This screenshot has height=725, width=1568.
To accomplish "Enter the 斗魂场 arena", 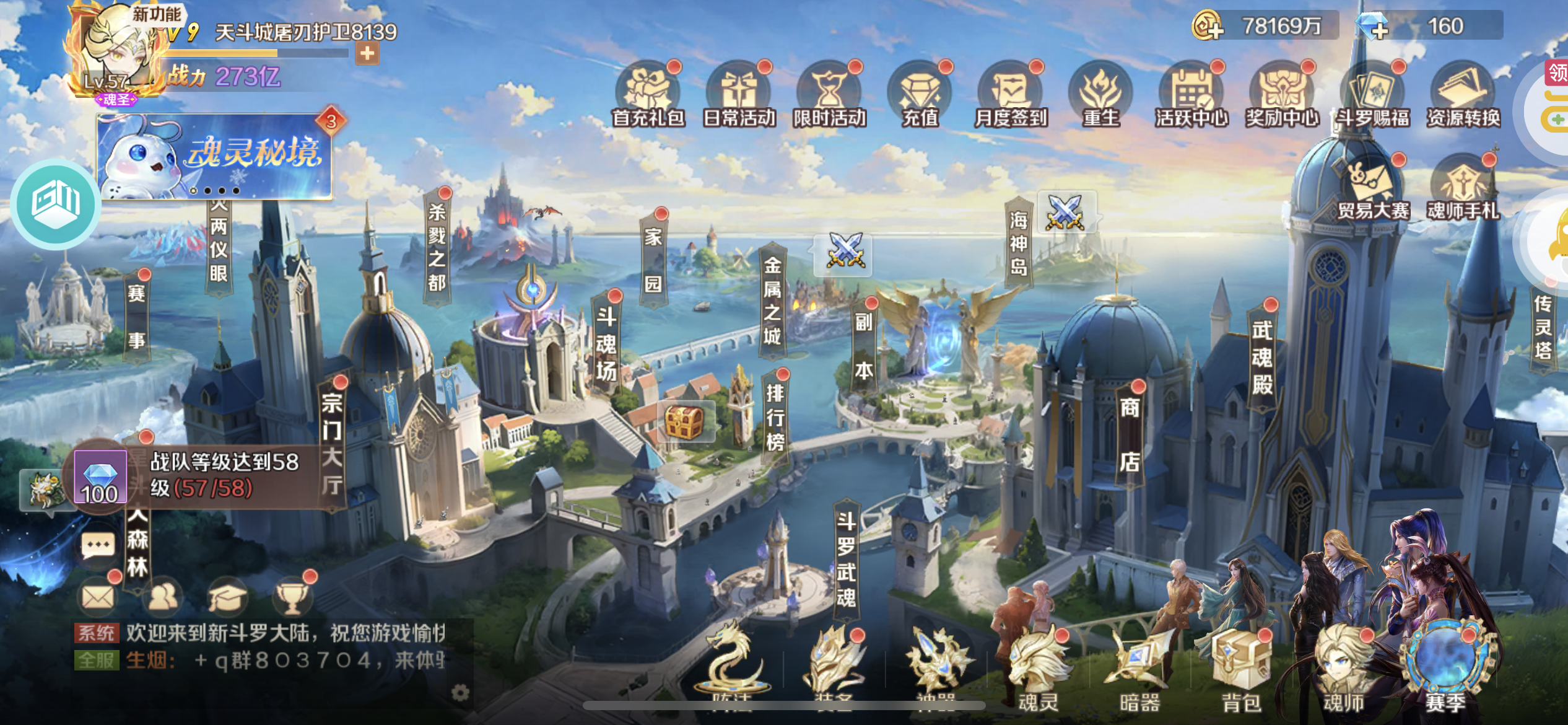I will pyautogui.click(x=606, y=344).
